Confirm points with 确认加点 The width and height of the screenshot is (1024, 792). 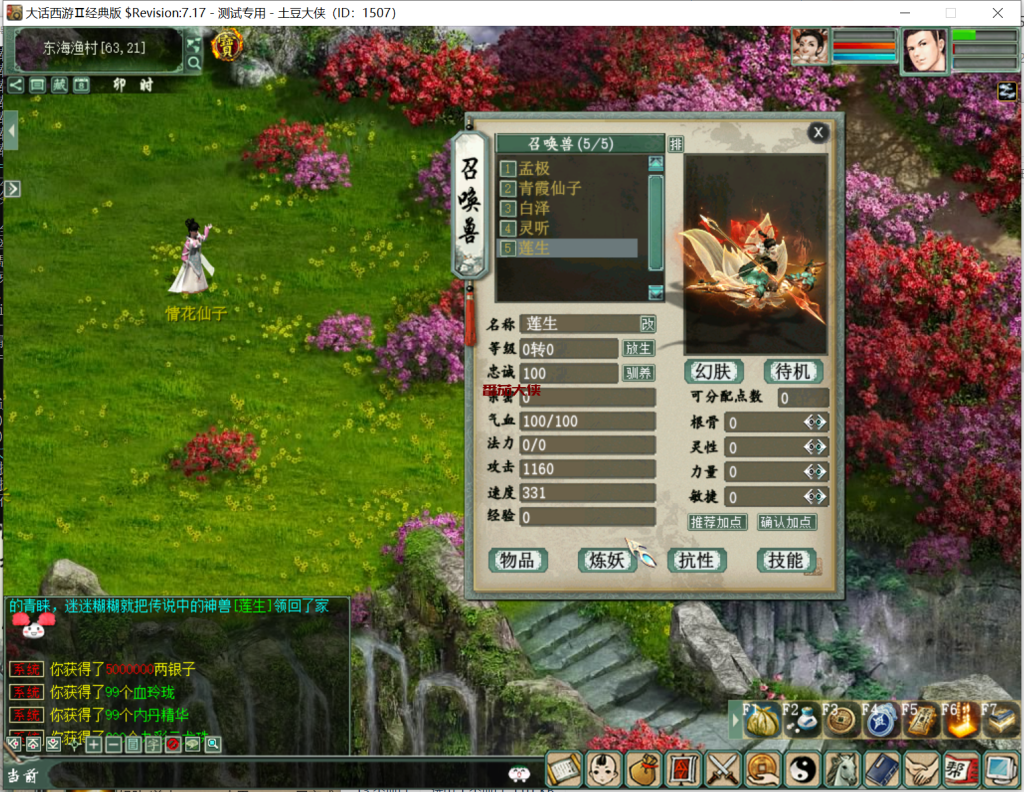click(x=787, y=522)
